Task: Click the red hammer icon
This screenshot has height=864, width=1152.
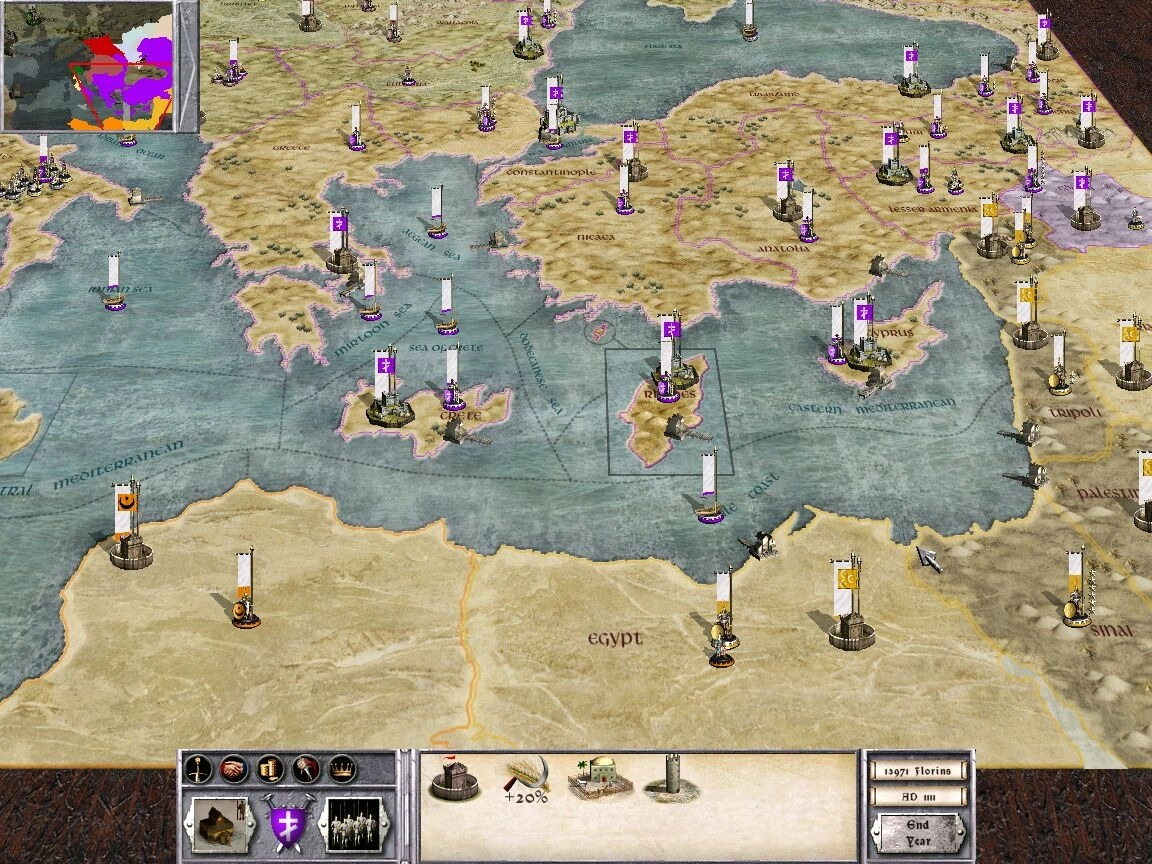Action: pos(306,768)
